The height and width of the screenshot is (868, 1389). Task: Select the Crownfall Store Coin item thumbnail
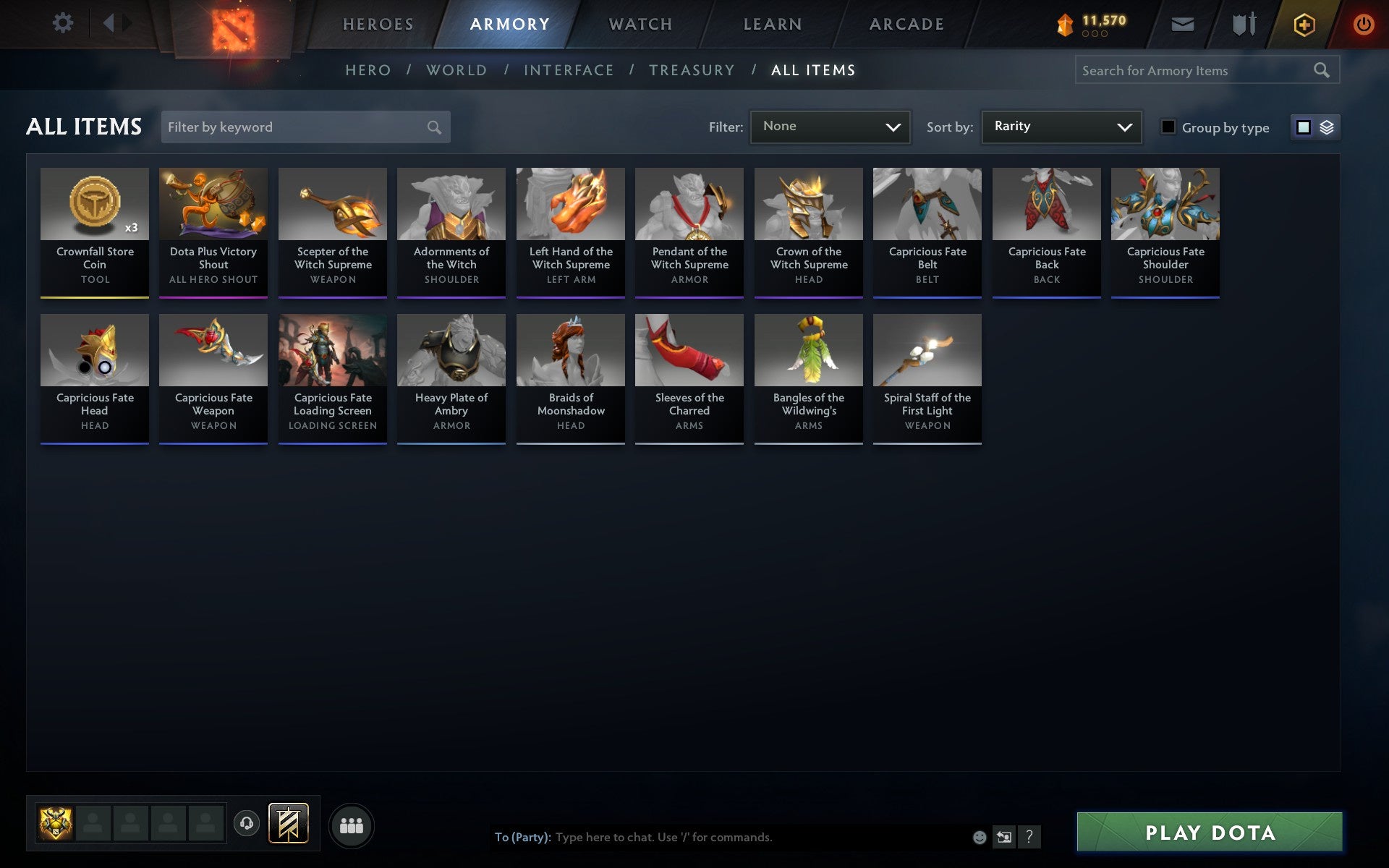pos(95,204)
